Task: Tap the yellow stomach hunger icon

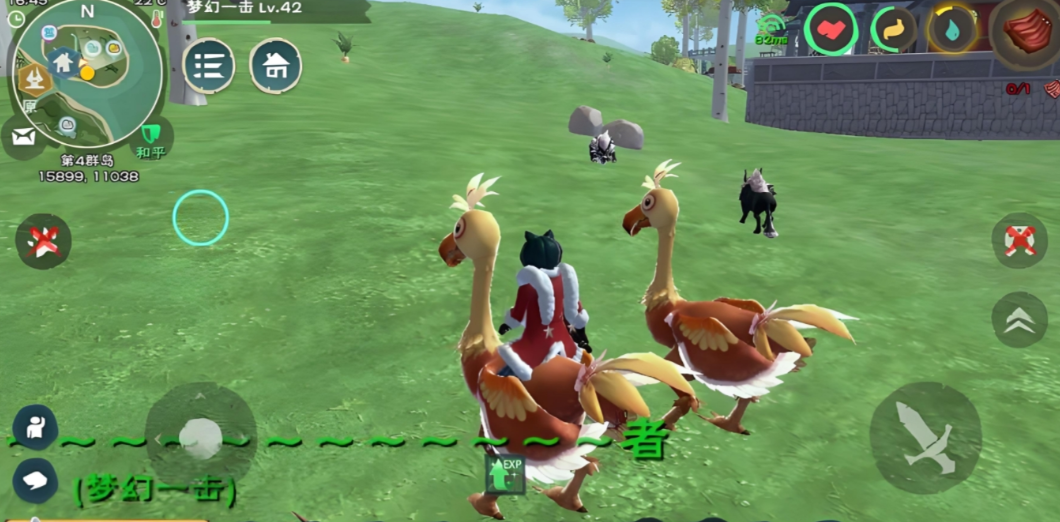Action: 893,30
